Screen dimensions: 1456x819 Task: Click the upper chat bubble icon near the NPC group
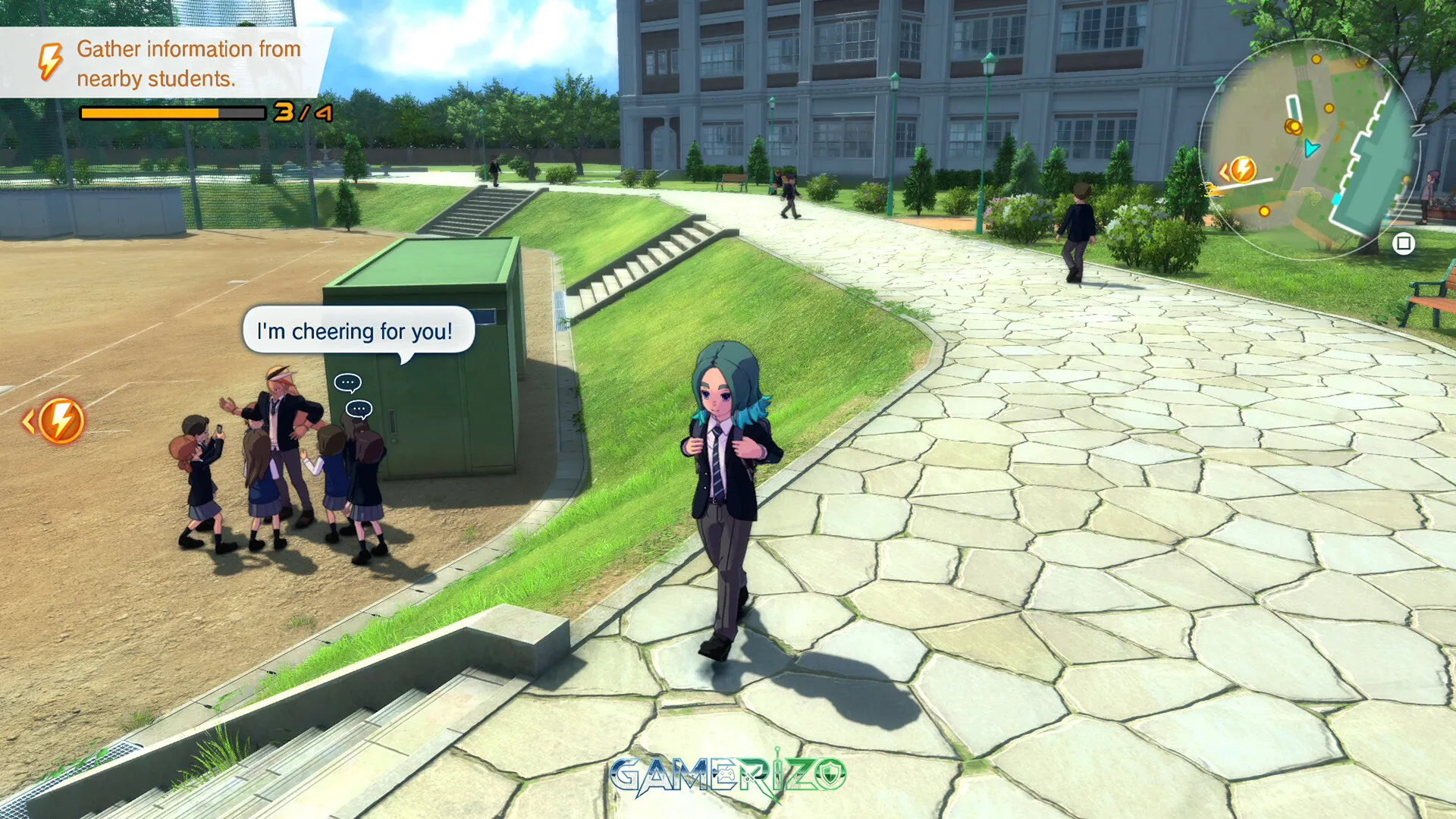(x=347, y=382)
